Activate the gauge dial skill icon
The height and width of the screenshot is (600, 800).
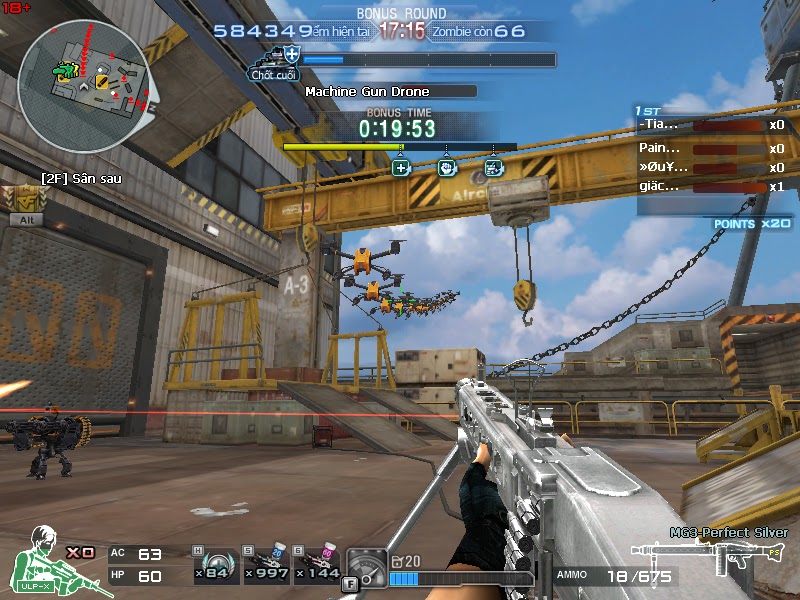(x=366, y=567)
